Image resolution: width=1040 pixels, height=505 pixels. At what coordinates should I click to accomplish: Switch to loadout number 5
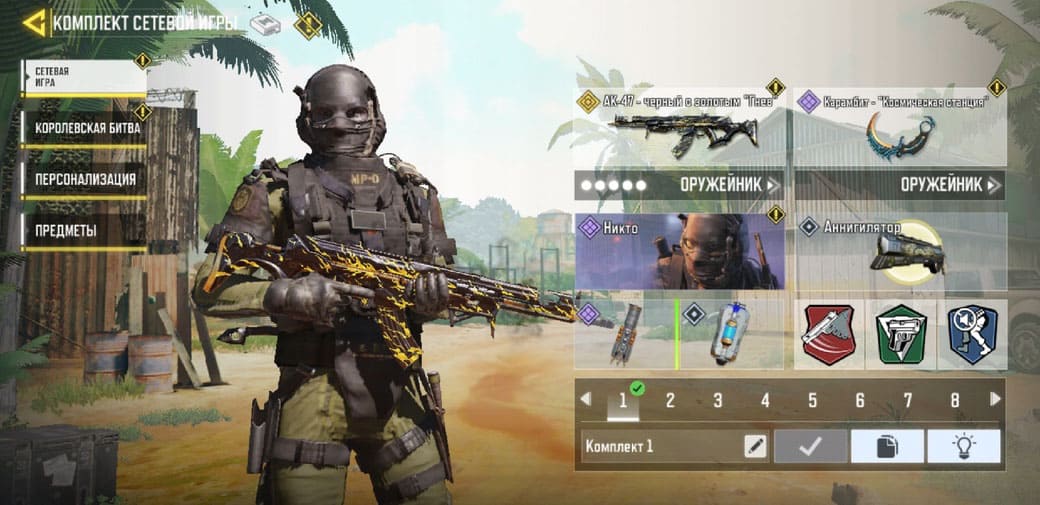click(812, 401)
